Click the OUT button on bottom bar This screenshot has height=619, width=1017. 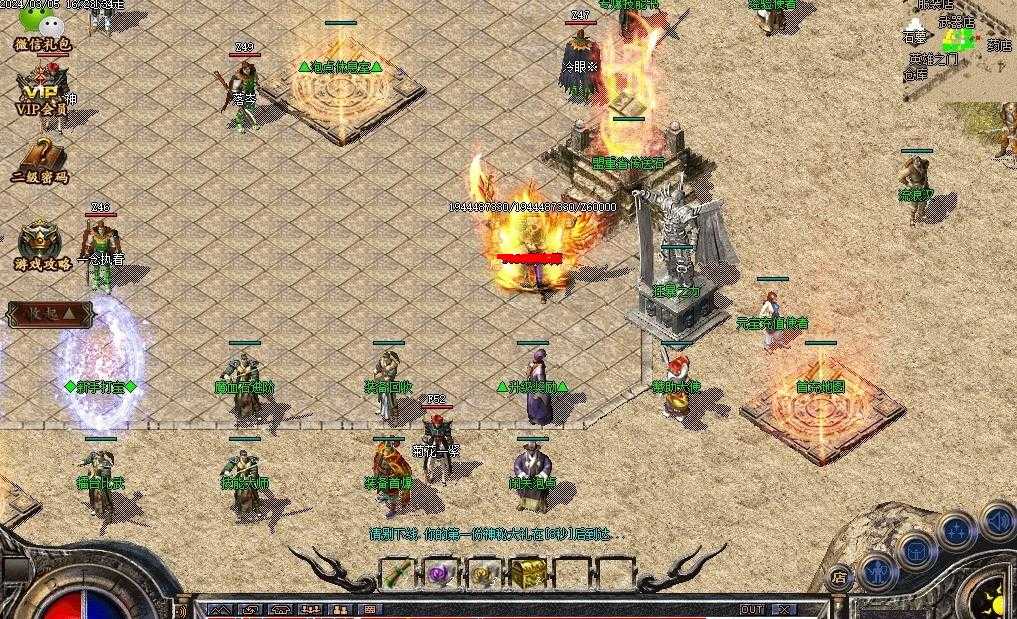click(x=751, y=609)
